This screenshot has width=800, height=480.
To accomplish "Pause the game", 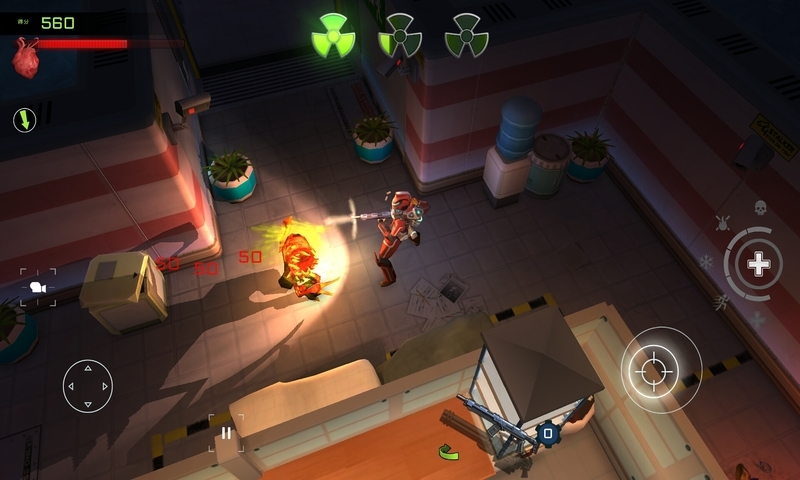I will (226, 433).
